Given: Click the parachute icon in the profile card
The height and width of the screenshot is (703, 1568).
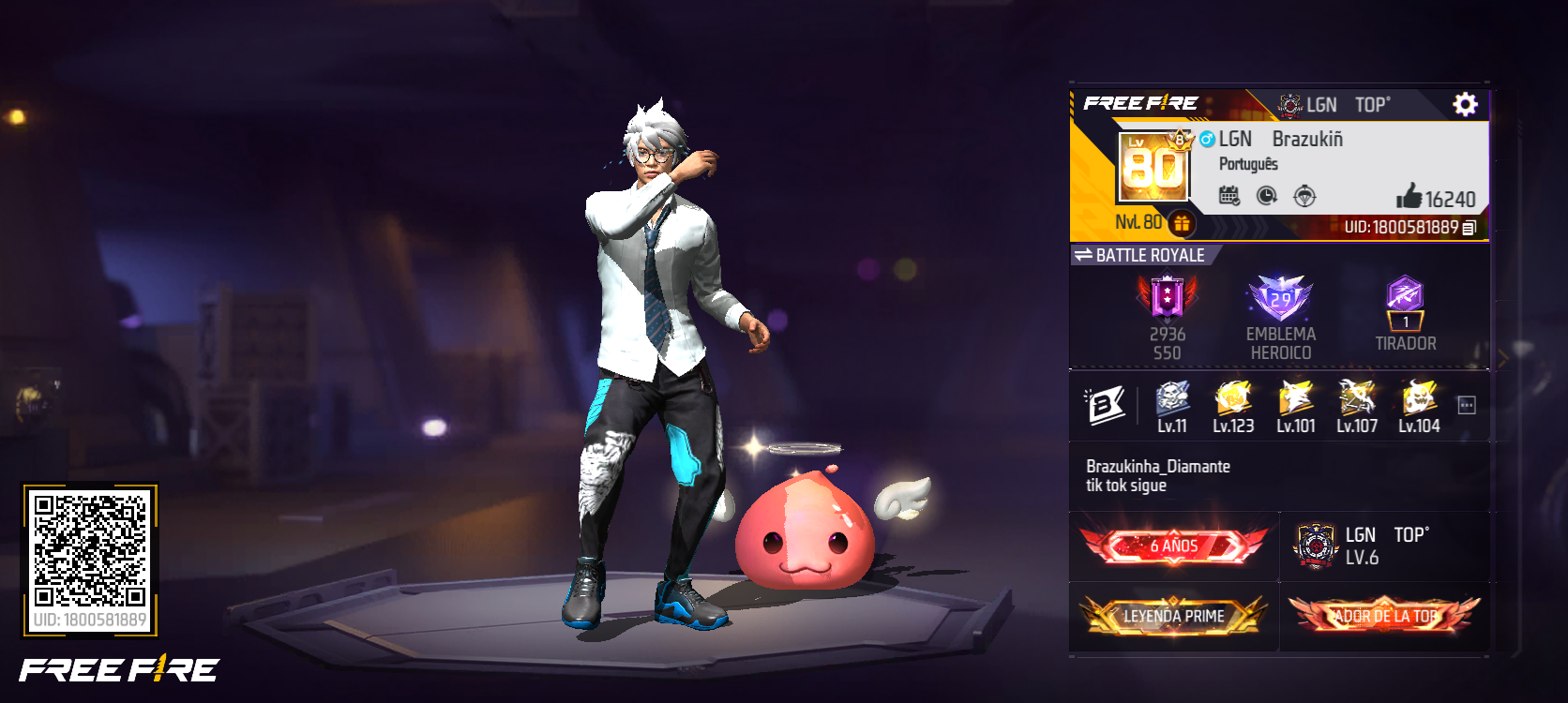Looking at the screenshot, I should pyautogui.click(x=1304, y=196).
